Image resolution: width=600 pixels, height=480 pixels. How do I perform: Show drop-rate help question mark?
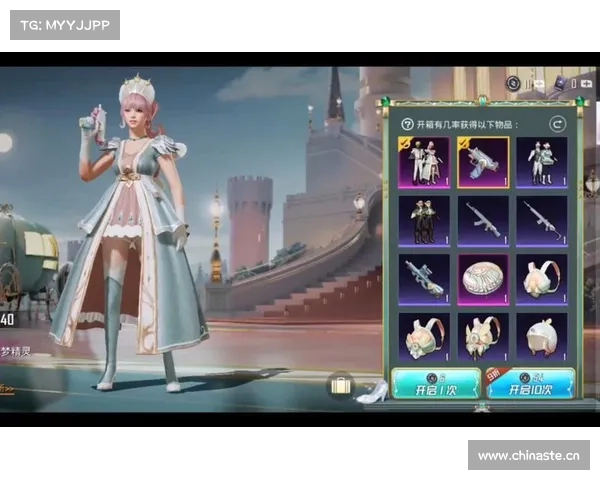[x=407, y=124]
